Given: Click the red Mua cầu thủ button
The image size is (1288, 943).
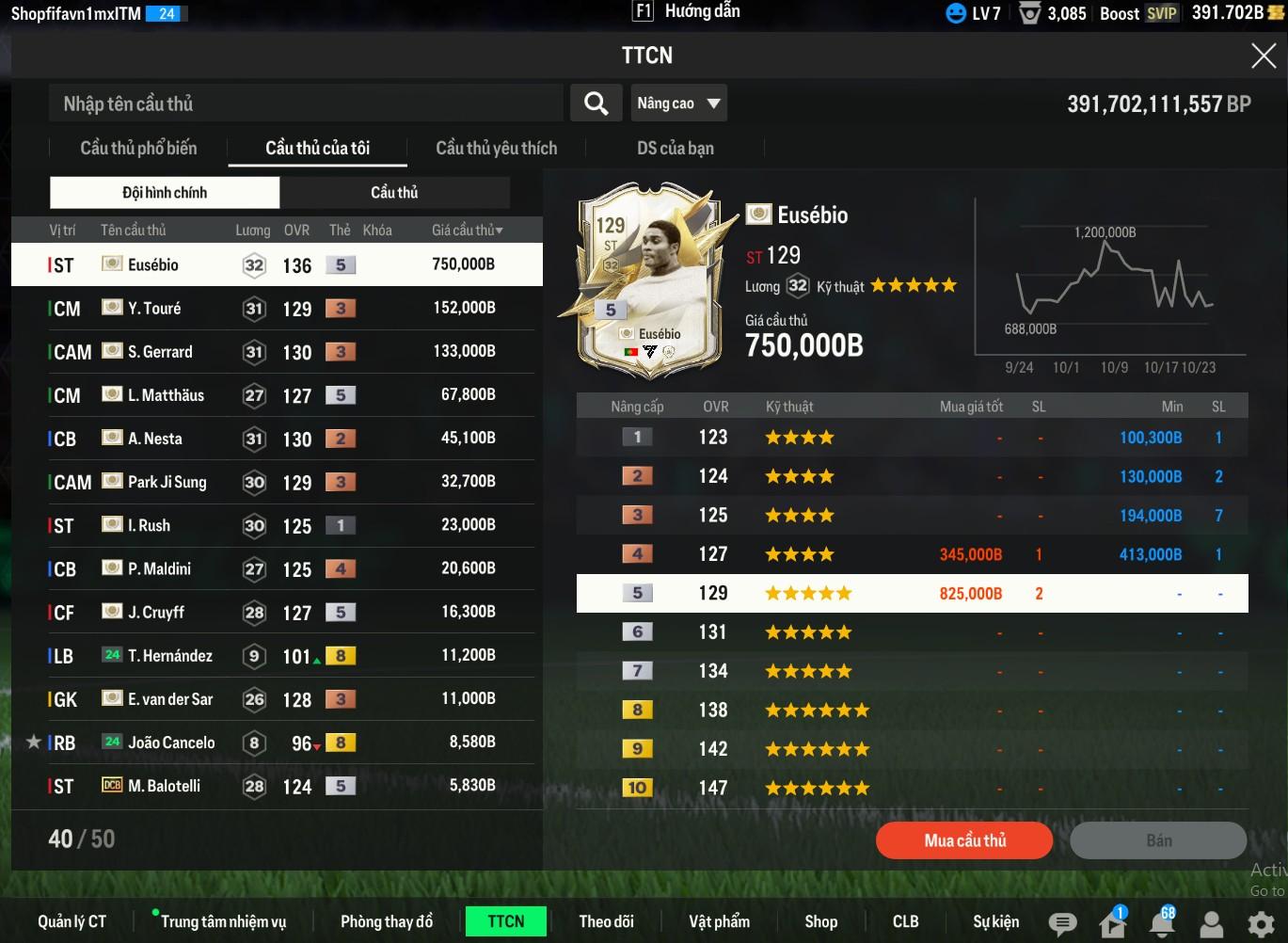Looking at the screenshot, I should click(964, 840).
